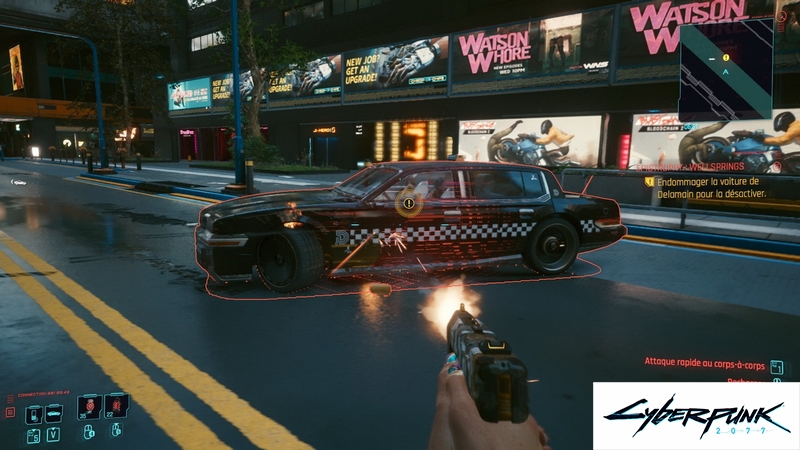800x450 pixels.
Task: Click the yellow quest marker on the minimap
Action: coord(726,57)
